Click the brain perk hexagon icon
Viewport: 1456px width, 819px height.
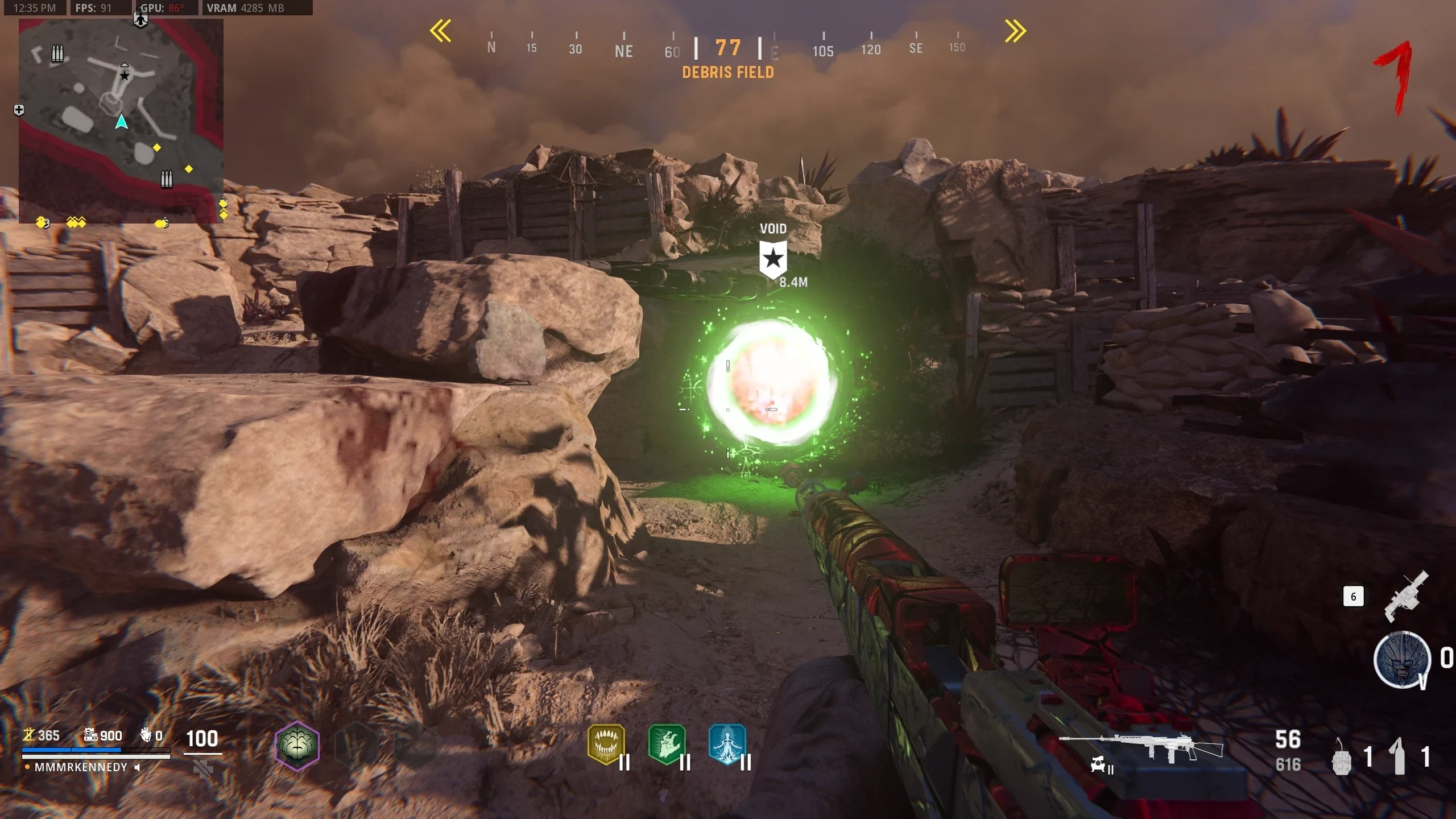pyautogui.click(x=297, y=745)
